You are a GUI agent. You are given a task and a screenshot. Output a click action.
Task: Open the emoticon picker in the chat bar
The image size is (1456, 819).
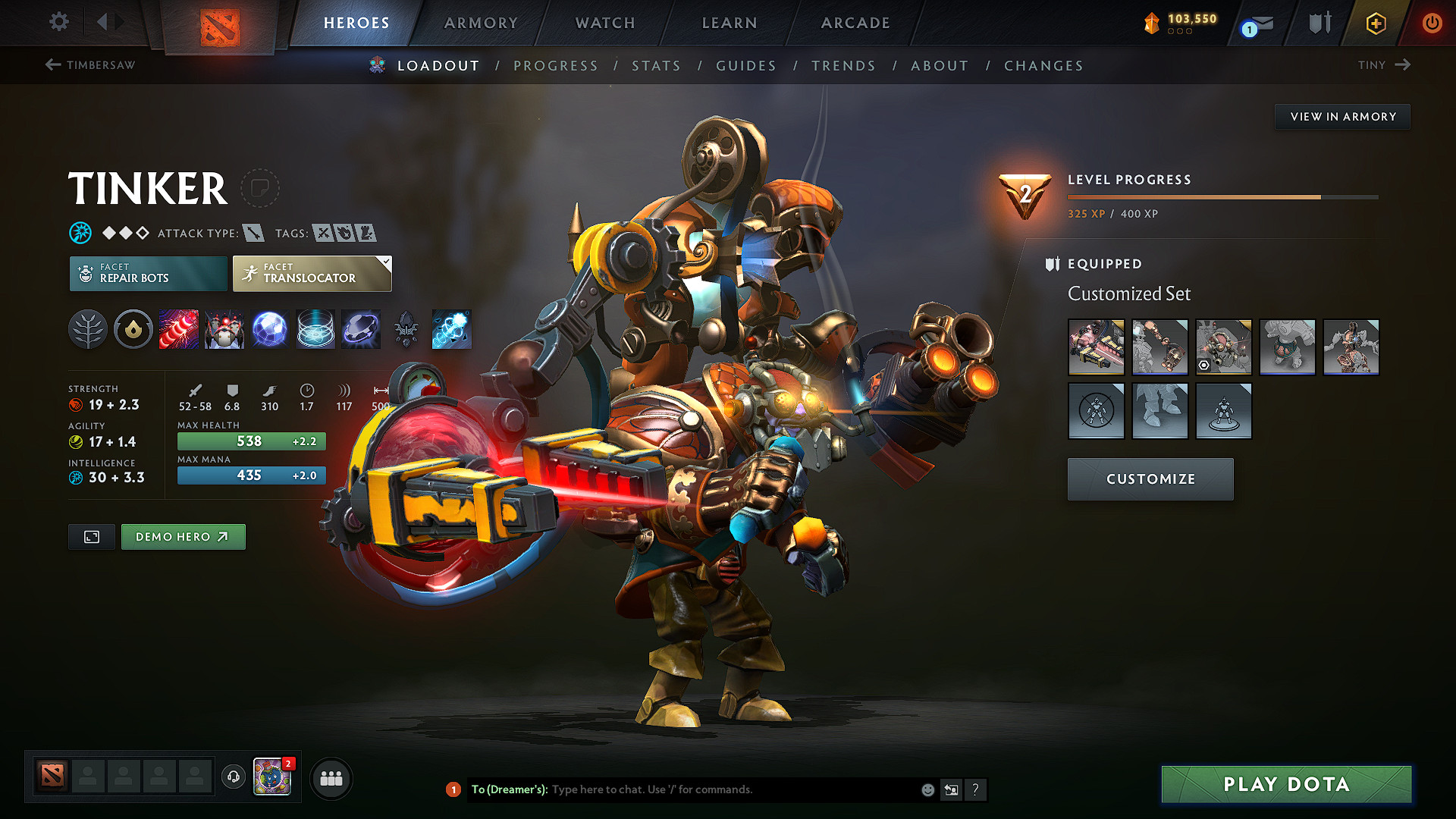click(x=927, y=789)
